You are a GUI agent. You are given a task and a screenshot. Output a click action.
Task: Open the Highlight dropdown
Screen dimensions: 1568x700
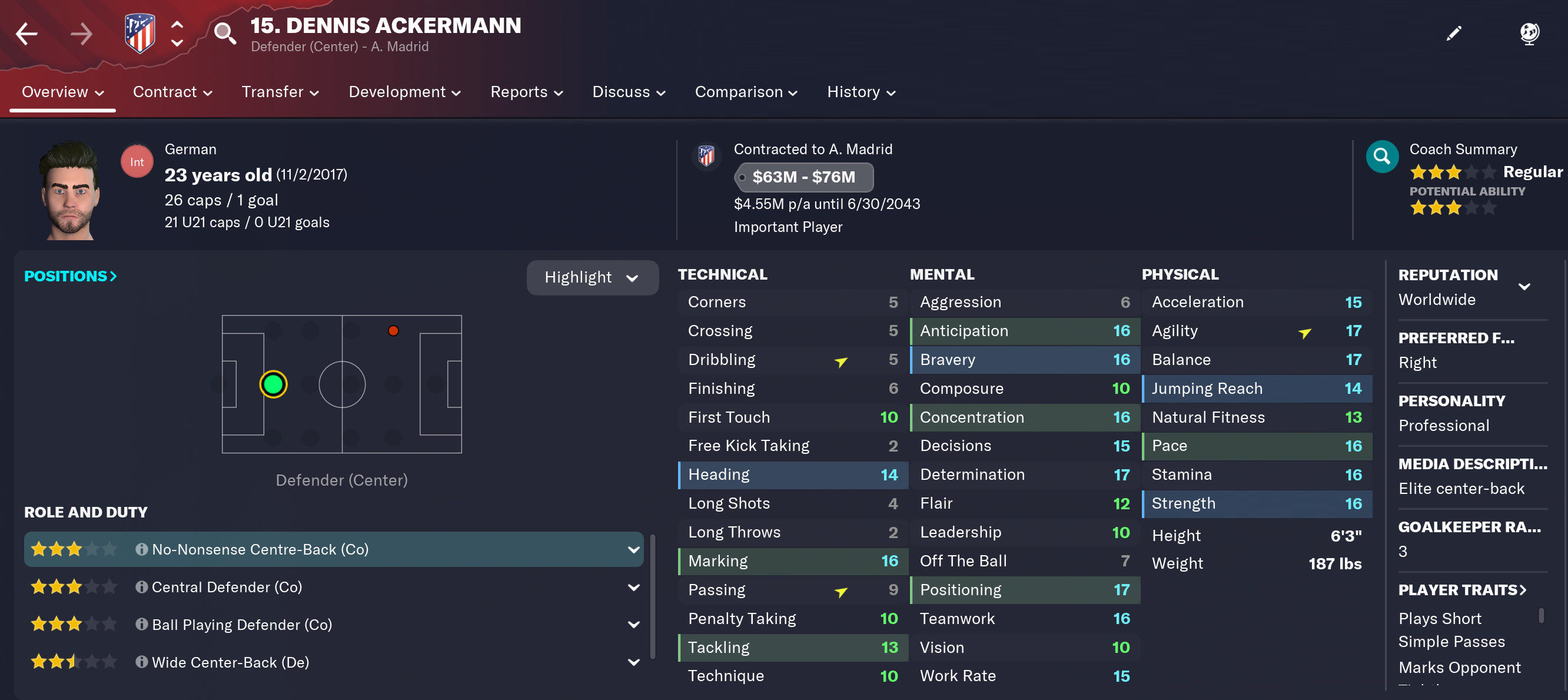592,277
